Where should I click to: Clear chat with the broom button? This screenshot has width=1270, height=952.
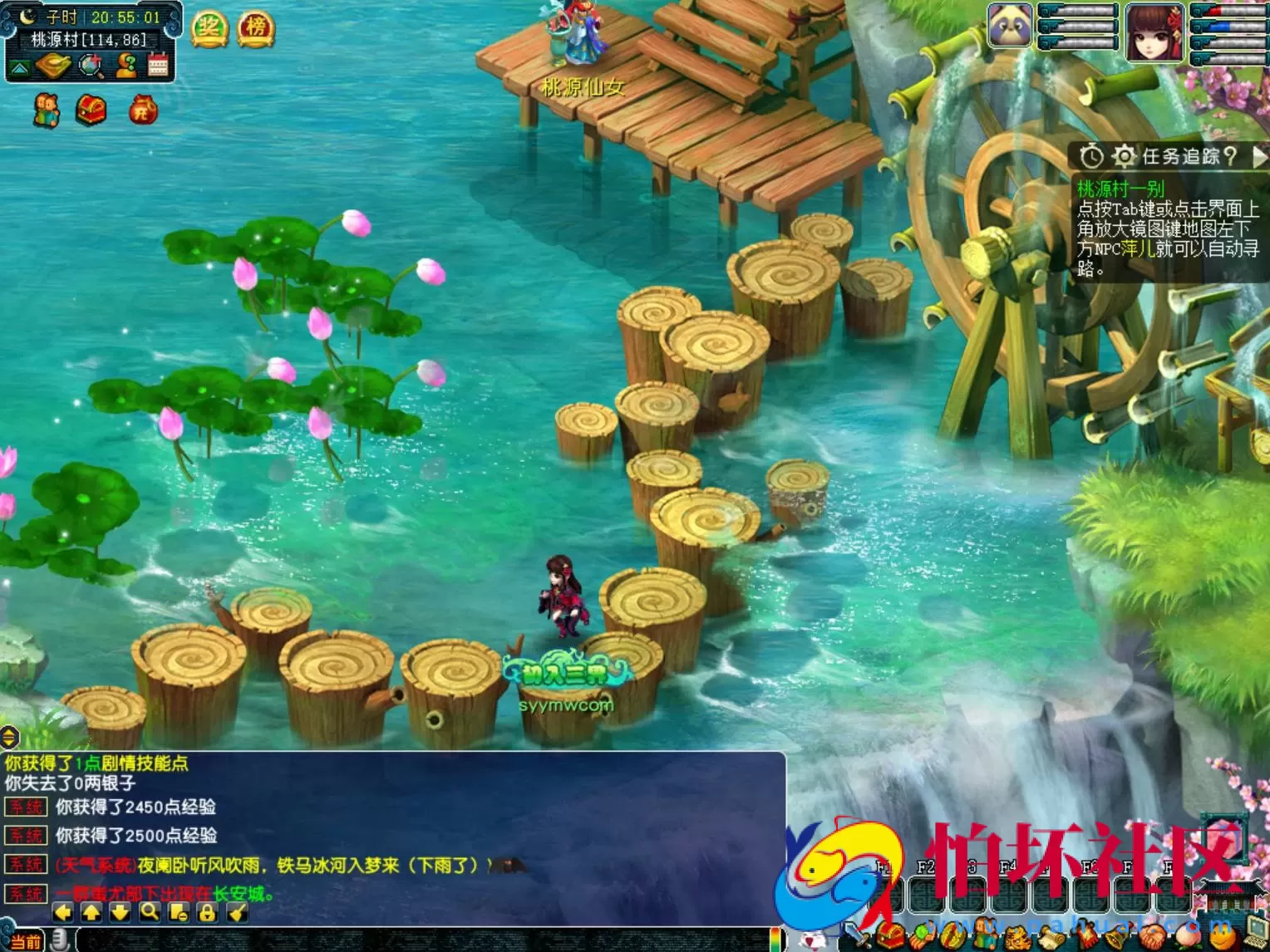pyautogui.click(x=237, y=912)
